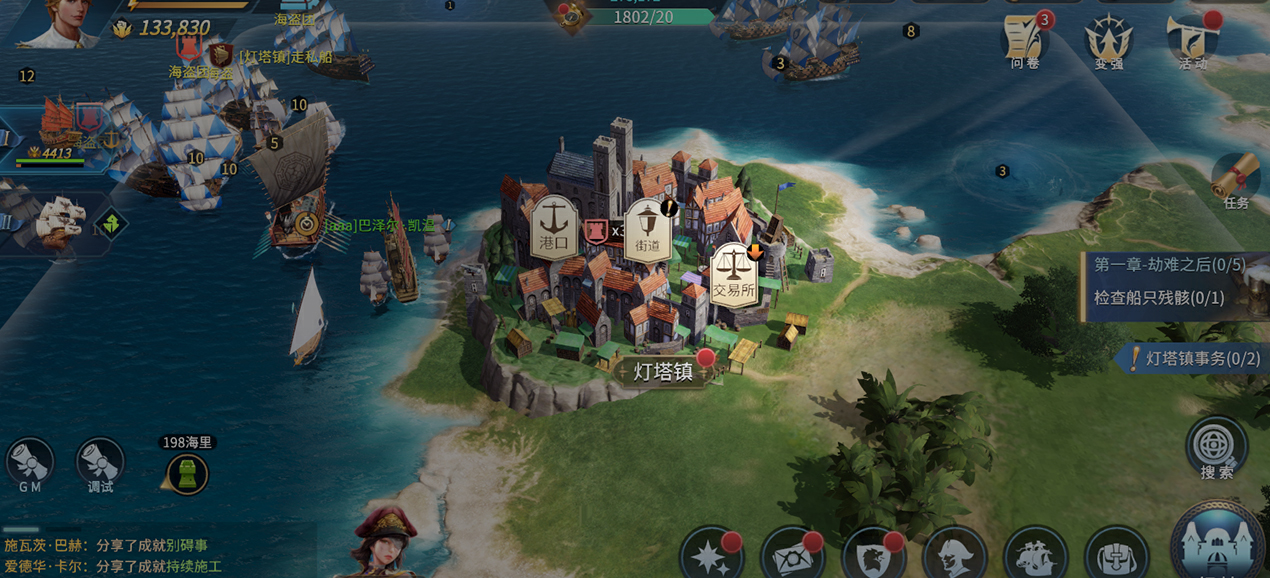1270x578 pixels.
Task: Open the 任务 quest scroll icon
Action: [x=1236, y=182]
